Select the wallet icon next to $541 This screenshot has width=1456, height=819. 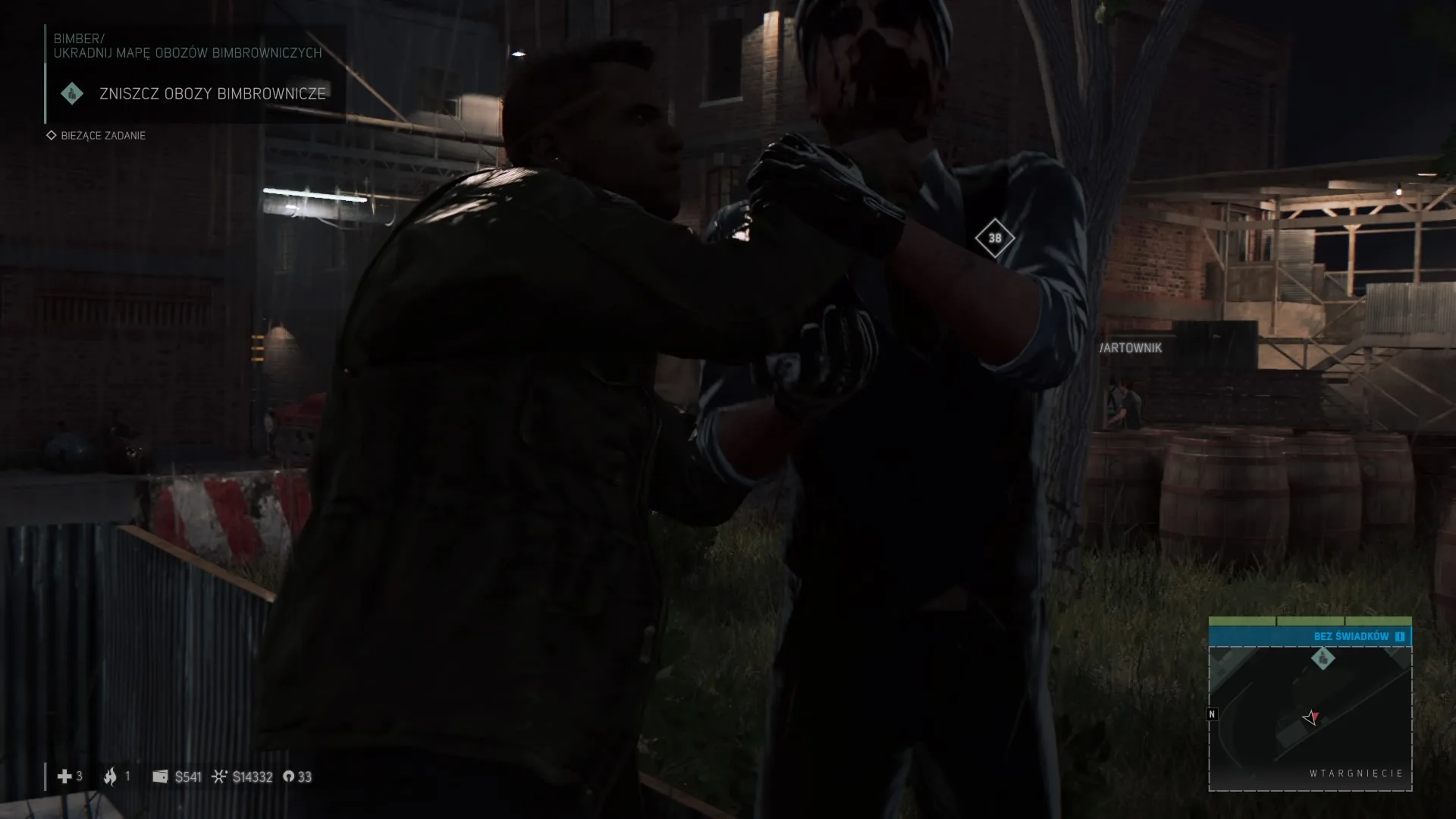tap(160, 777)
